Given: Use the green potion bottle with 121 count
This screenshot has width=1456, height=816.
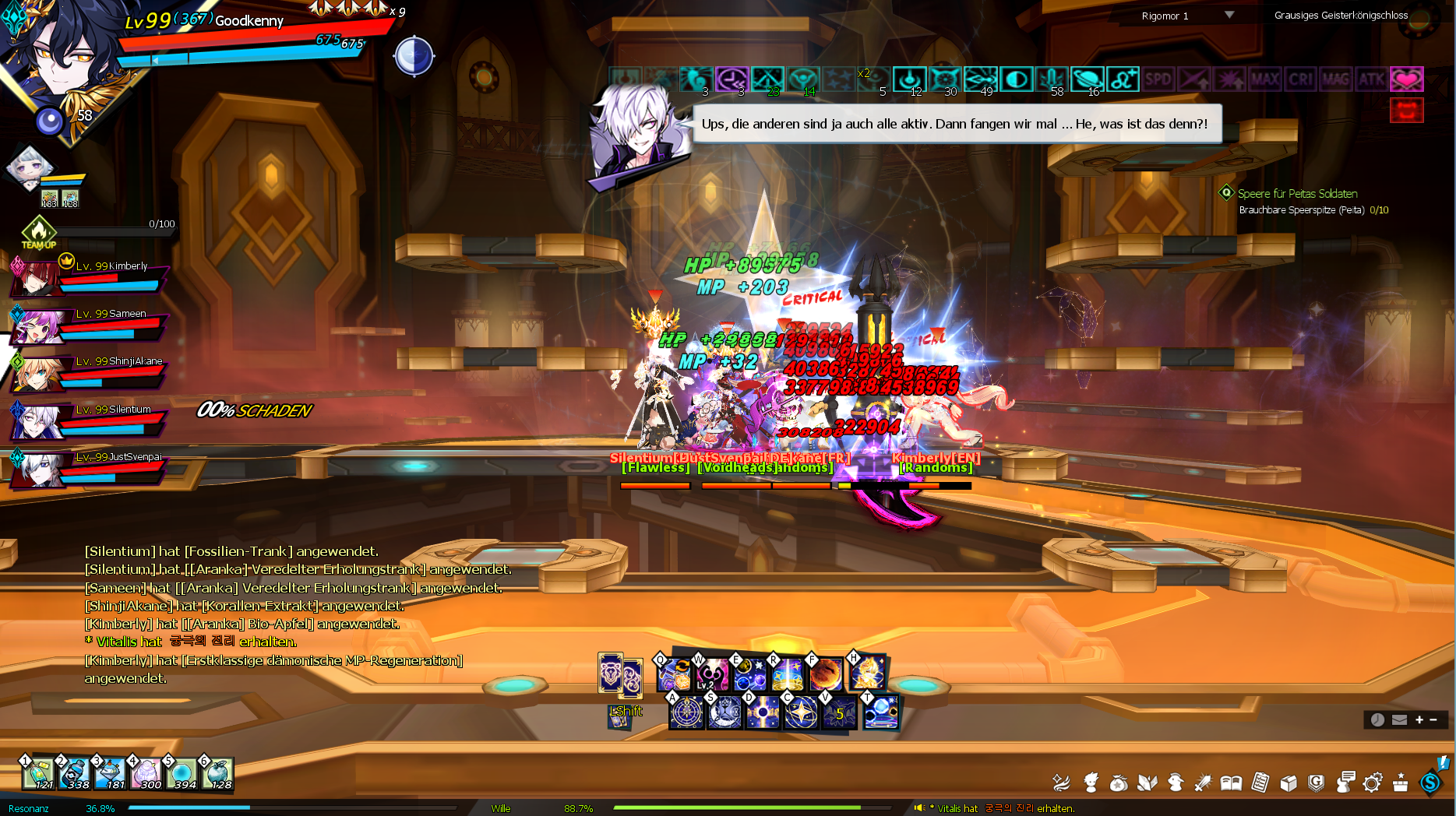Looking at the screenshot, I should [39, 773].
